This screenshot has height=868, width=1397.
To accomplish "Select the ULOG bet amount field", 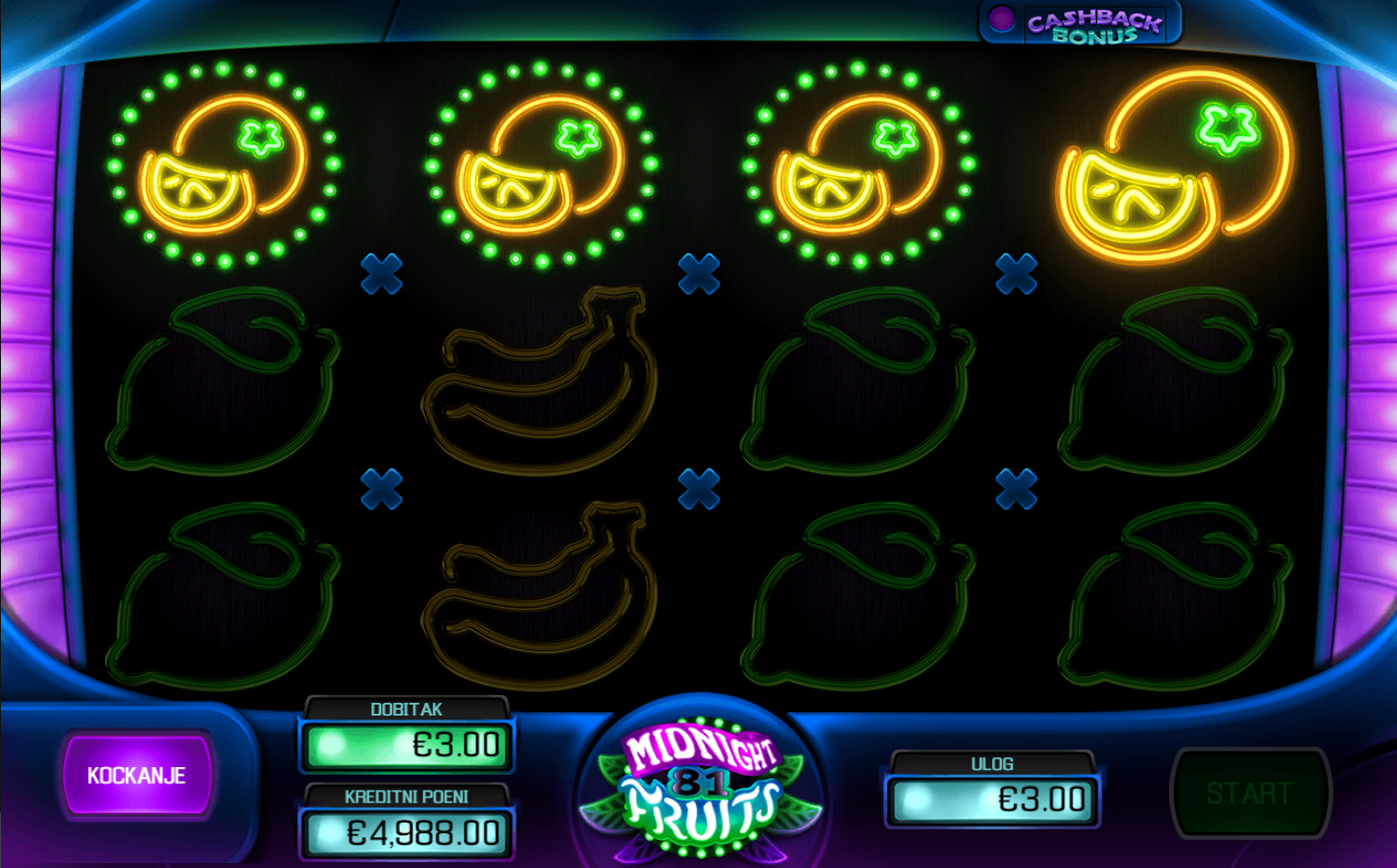I will pyautogui.click(x=993, y=800).
